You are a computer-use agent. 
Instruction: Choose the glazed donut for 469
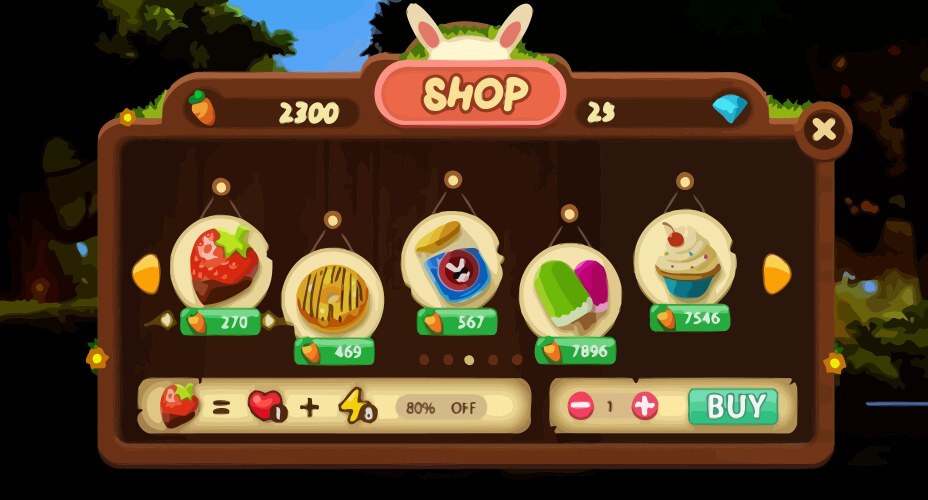(332, 295)
